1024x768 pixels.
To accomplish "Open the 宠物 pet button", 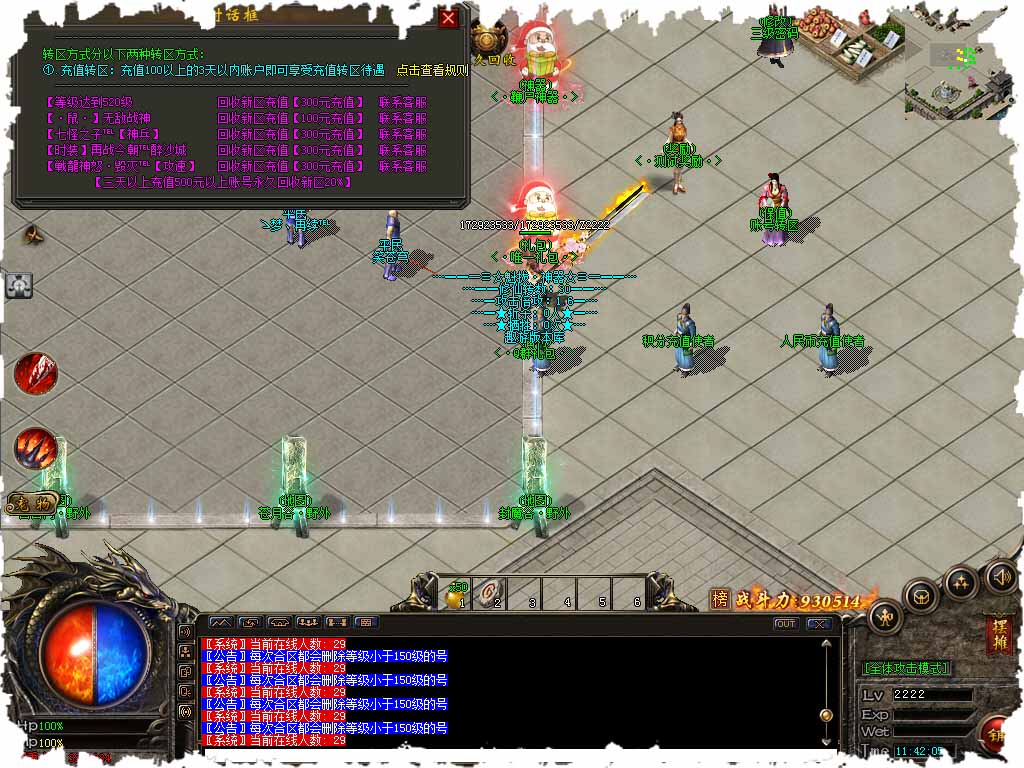I will pos(31,503).
